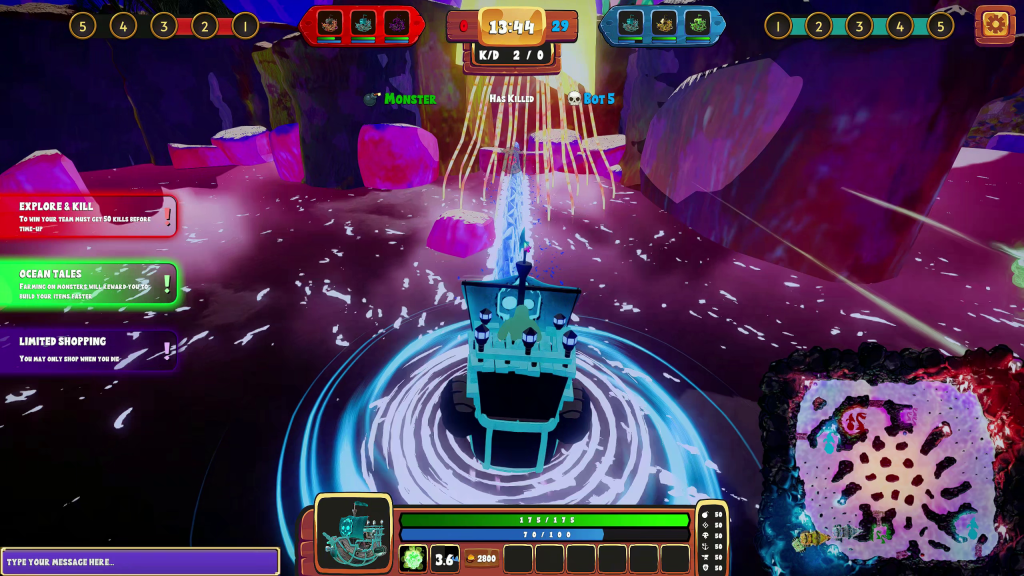Click the chat message input box

point(140,561)
